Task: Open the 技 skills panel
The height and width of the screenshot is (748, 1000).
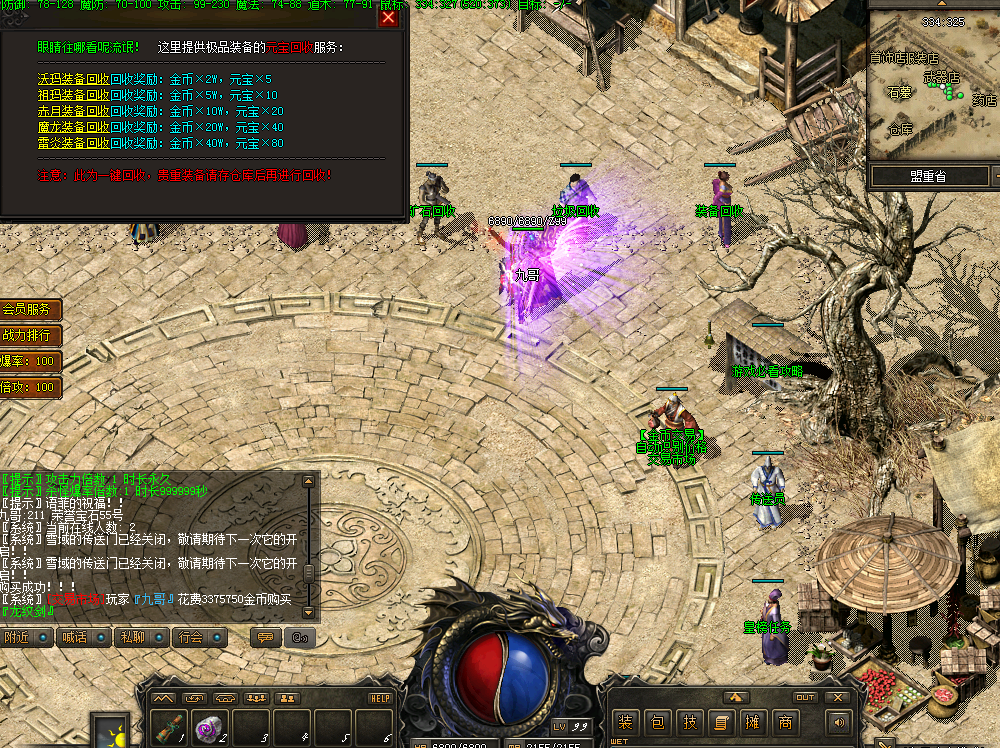Action: [x=689, y=722]
